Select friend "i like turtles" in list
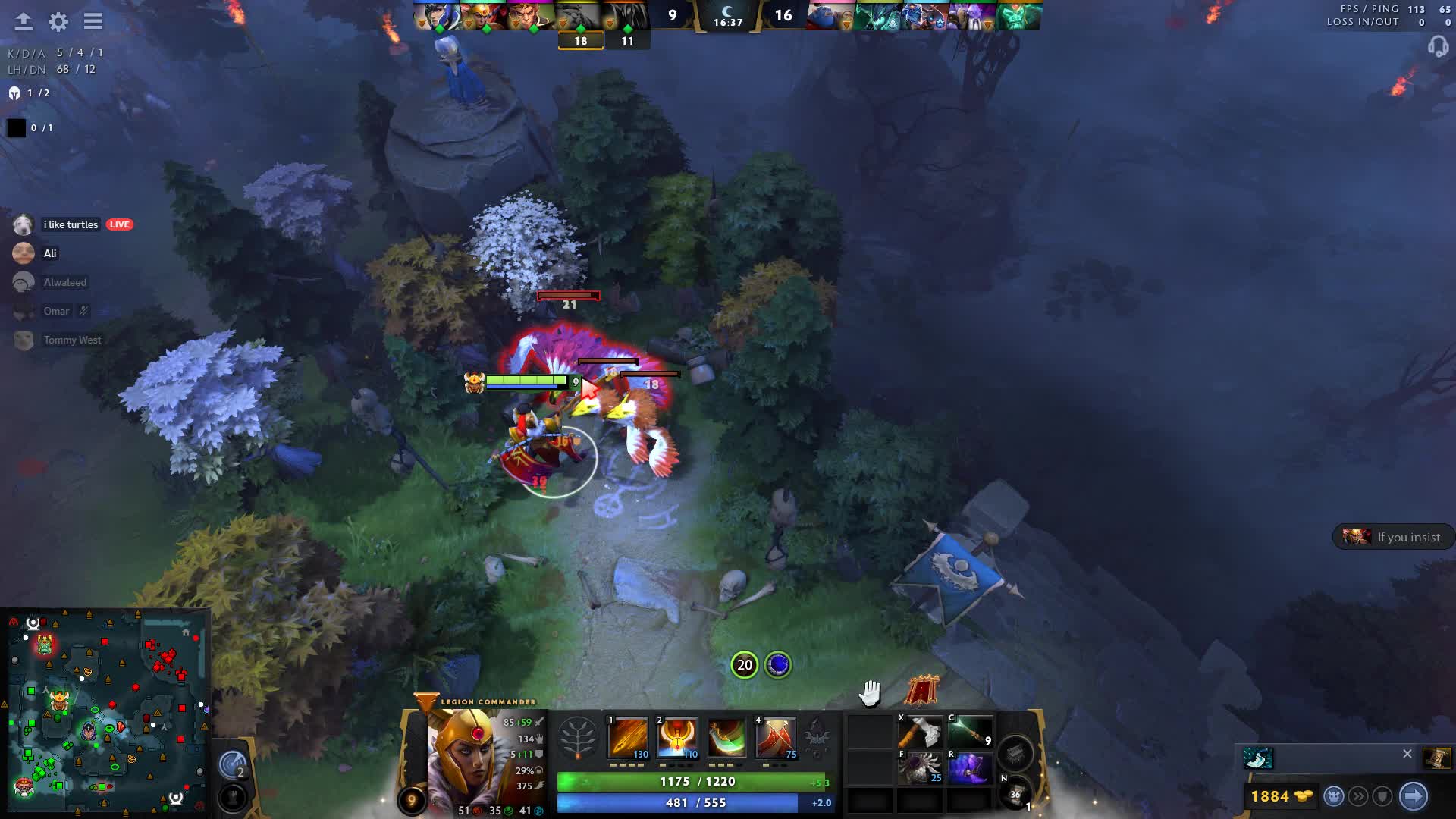Image resolution: width=1456 pixels, height=819 pixels. point(71,225)
